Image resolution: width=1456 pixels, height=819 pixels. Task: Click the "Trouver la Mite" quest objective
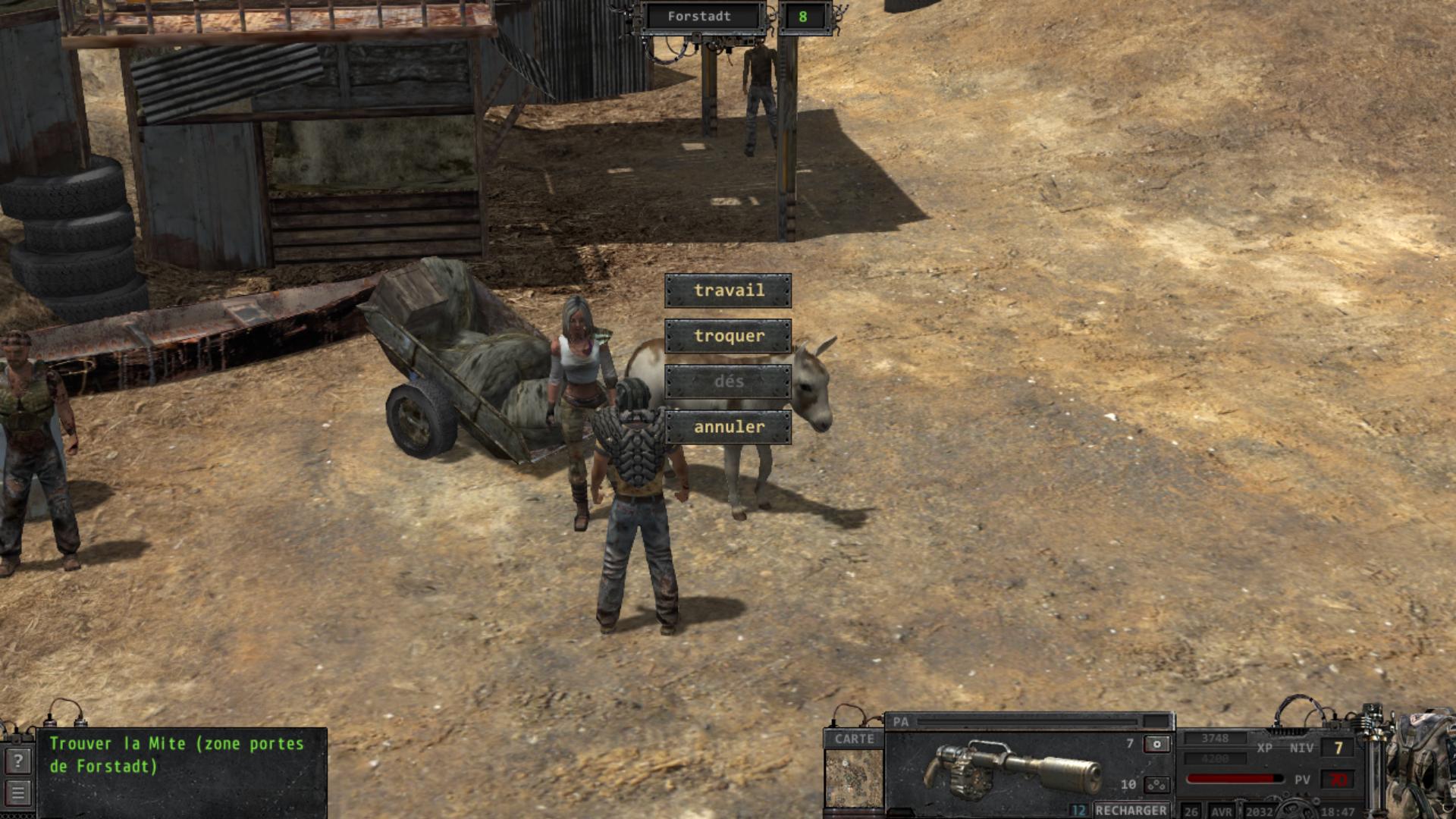click(177, 755)
